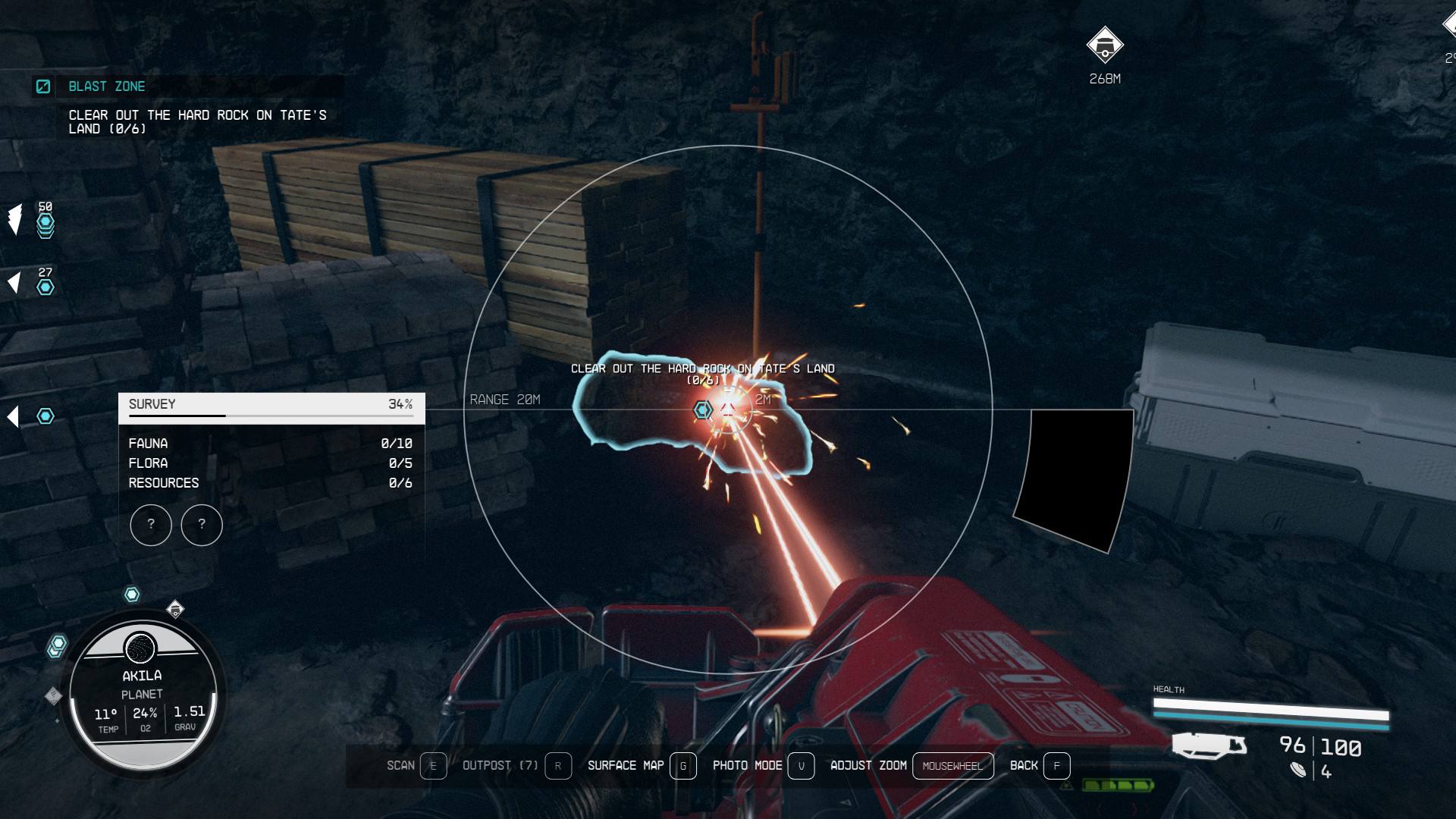
Task: Select the Flora survey row
Action: point(271,463)
